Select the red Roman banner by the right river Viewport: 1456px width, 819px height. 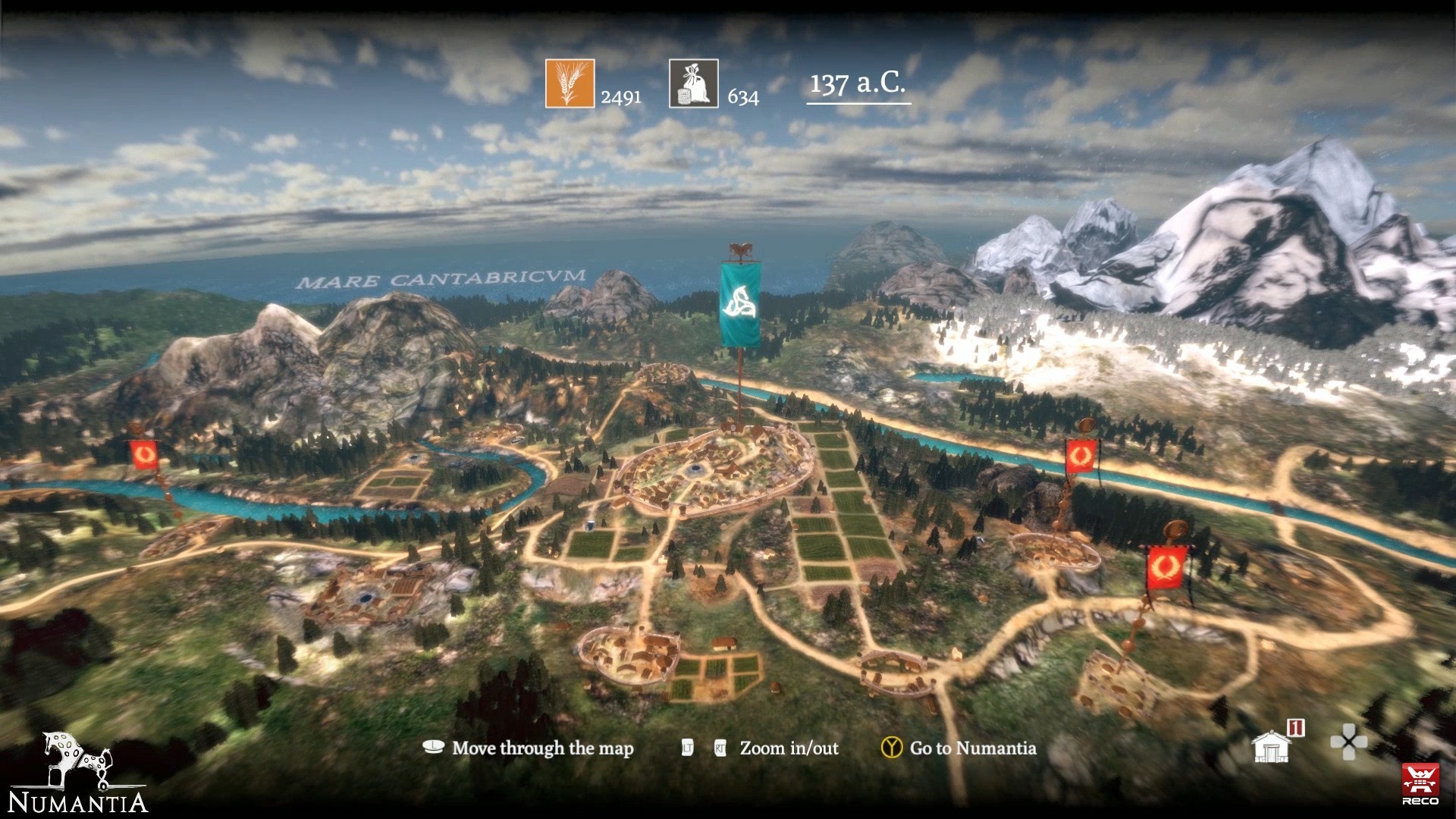pos(1080,457)
